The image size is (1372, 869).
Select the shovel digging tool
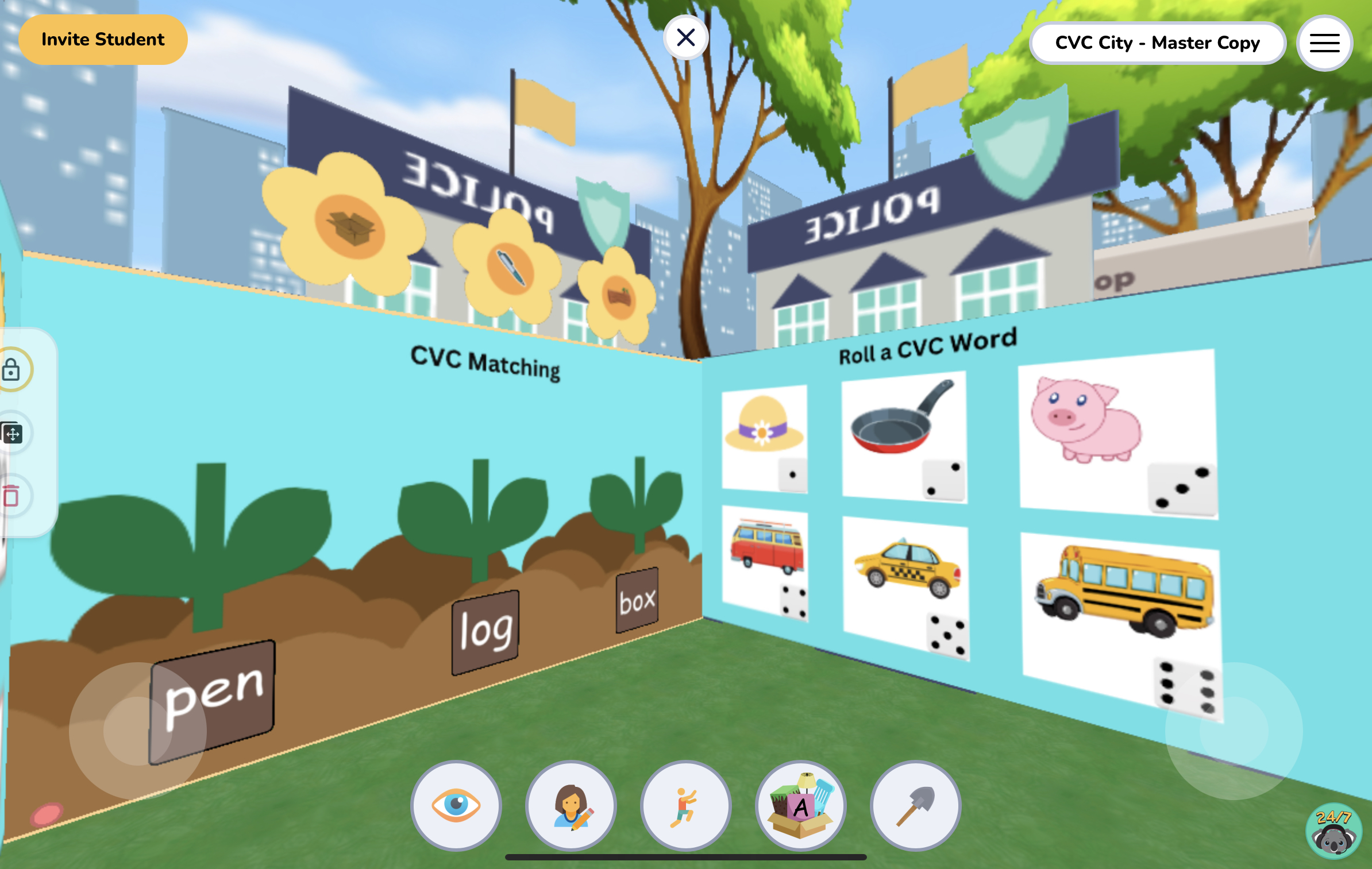pos(915,806)
